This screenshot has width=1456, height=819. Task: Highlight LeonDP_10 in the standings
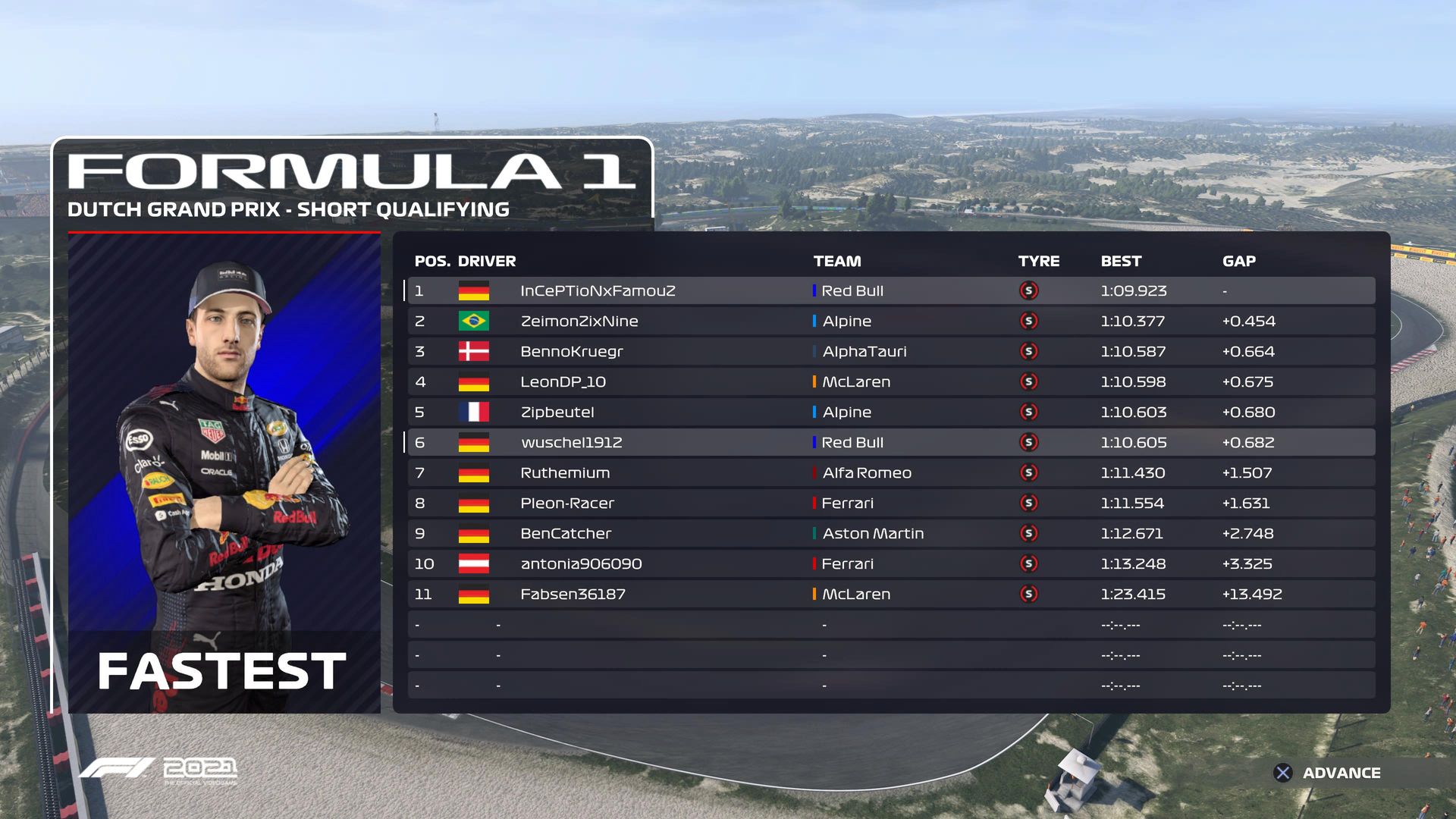point(890,381)
